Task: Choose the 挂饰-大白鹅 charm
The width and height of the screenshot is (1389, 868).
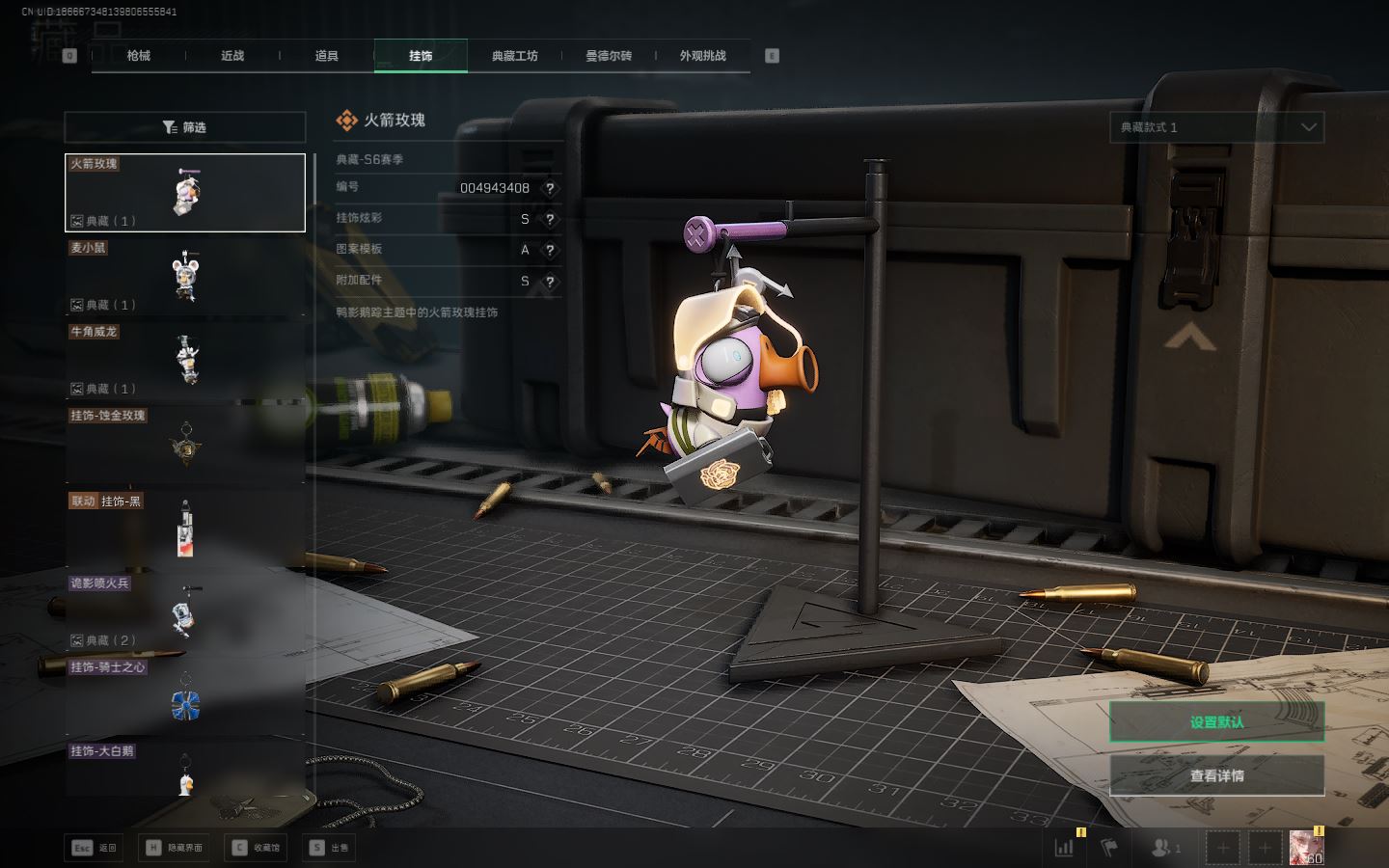Action: [x=184, y=772]
